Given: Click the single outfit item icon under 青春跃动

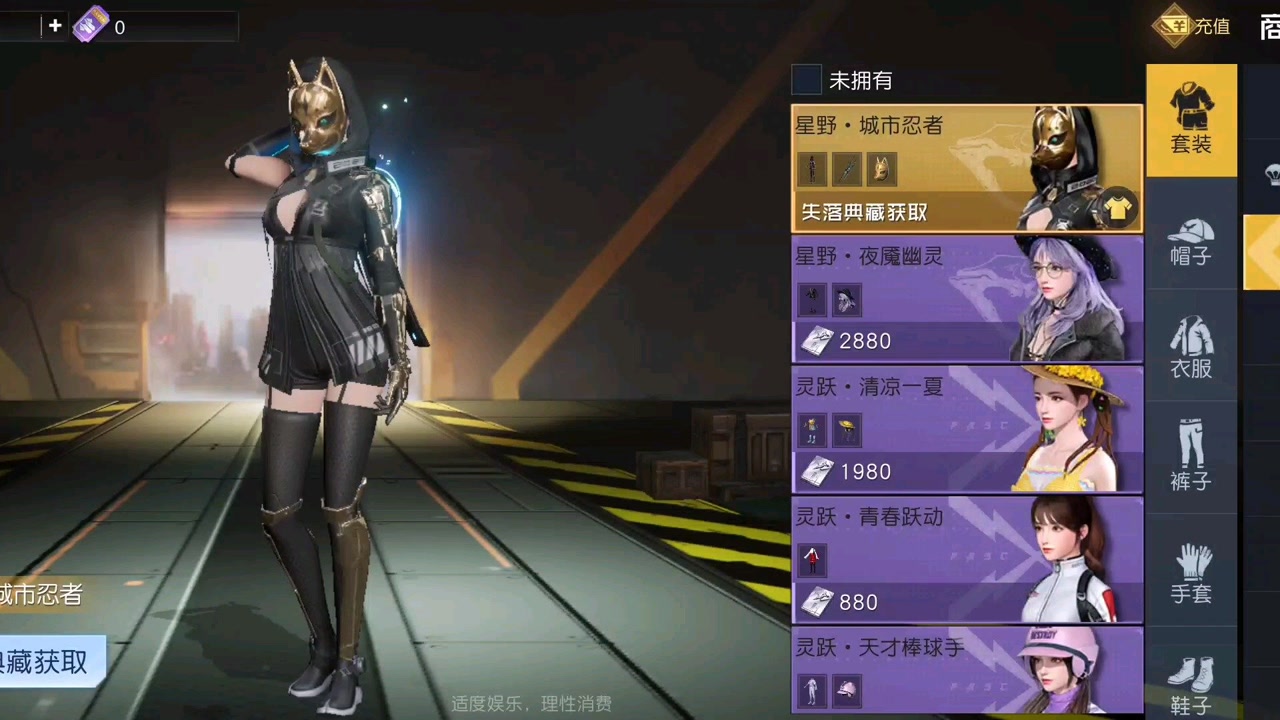Looking at the screenshot, I should coord(812,559).
